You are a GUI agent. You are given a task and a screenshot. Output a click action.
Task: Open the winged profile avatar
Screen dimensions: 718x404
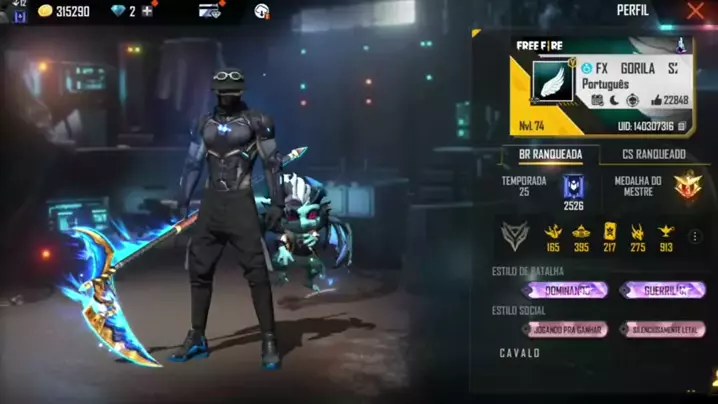click(552, 81)
